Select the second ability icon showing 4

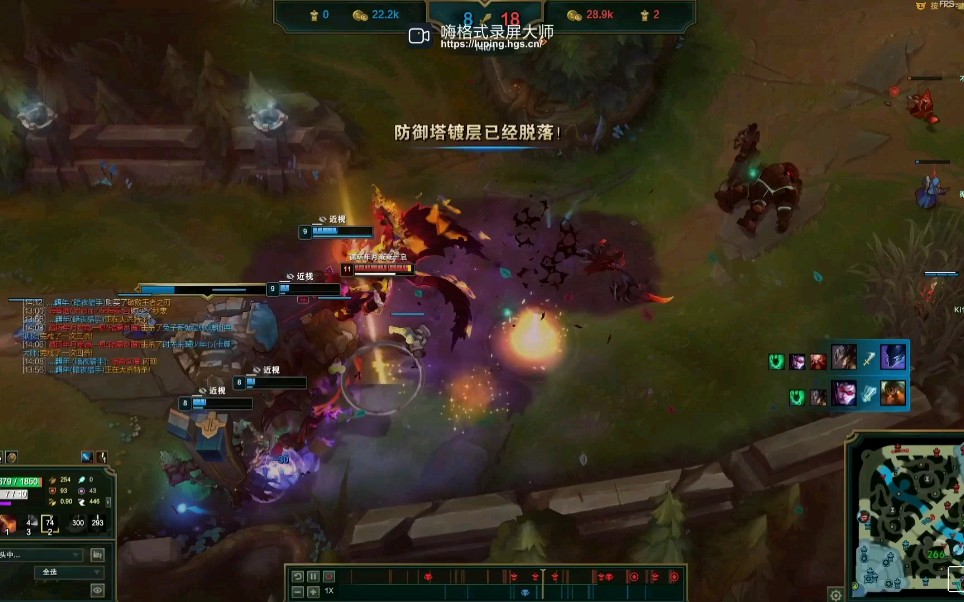(30, 524)
